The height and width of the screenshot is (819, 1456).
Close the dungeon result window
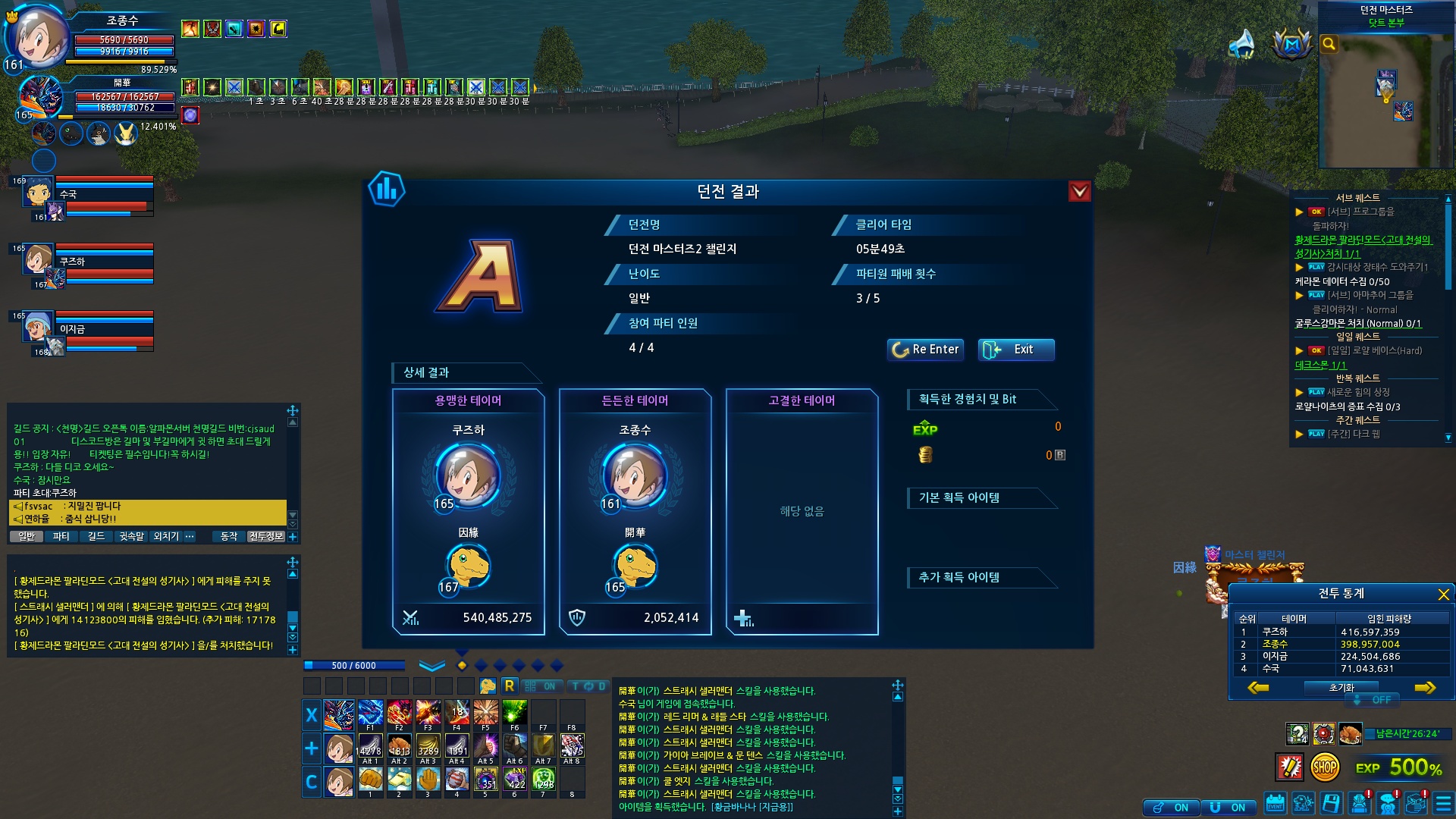click(1079, 192)
